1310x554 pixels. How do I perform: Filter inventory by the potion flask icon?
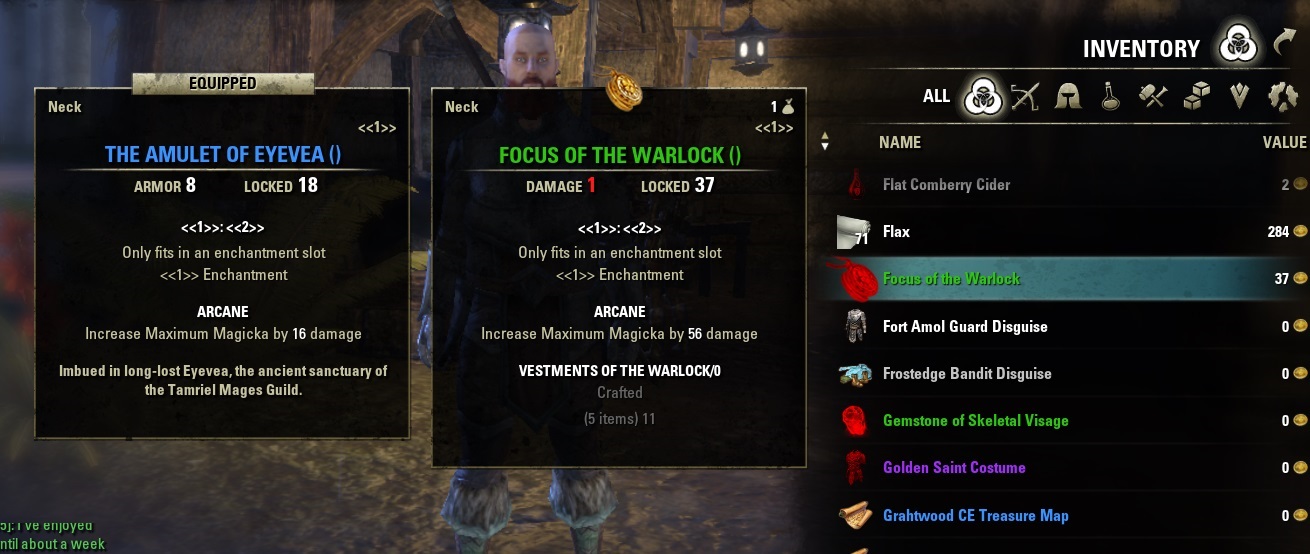point(1109,96)
